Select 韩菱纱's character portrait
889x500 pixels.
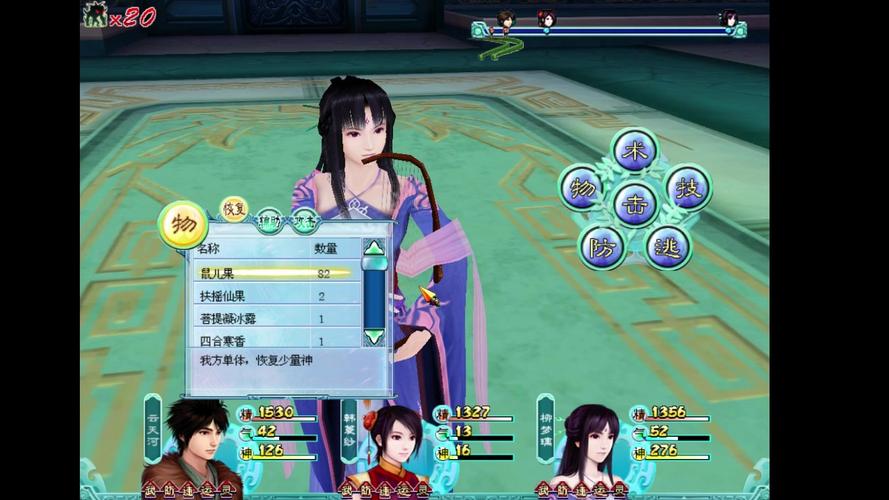point(394,448)
